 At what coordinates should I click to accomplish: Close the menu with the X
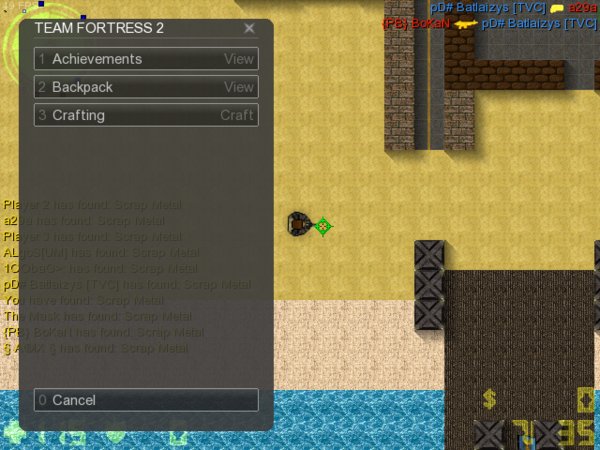[249, 28]
